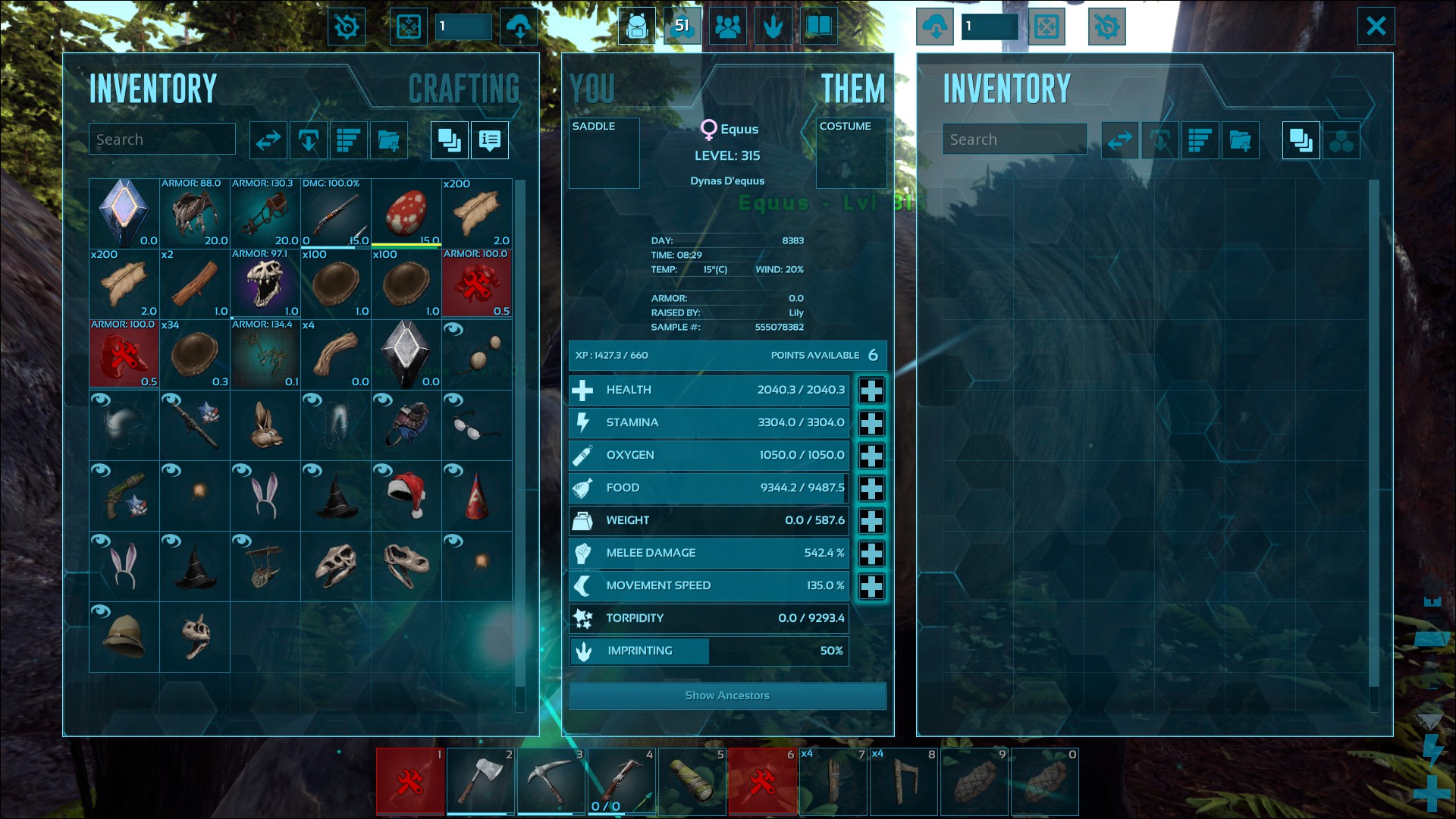Click the sort icon in Equus inventory
The width and height of the screenshot is (1456, 819).
click(1200, 140)
